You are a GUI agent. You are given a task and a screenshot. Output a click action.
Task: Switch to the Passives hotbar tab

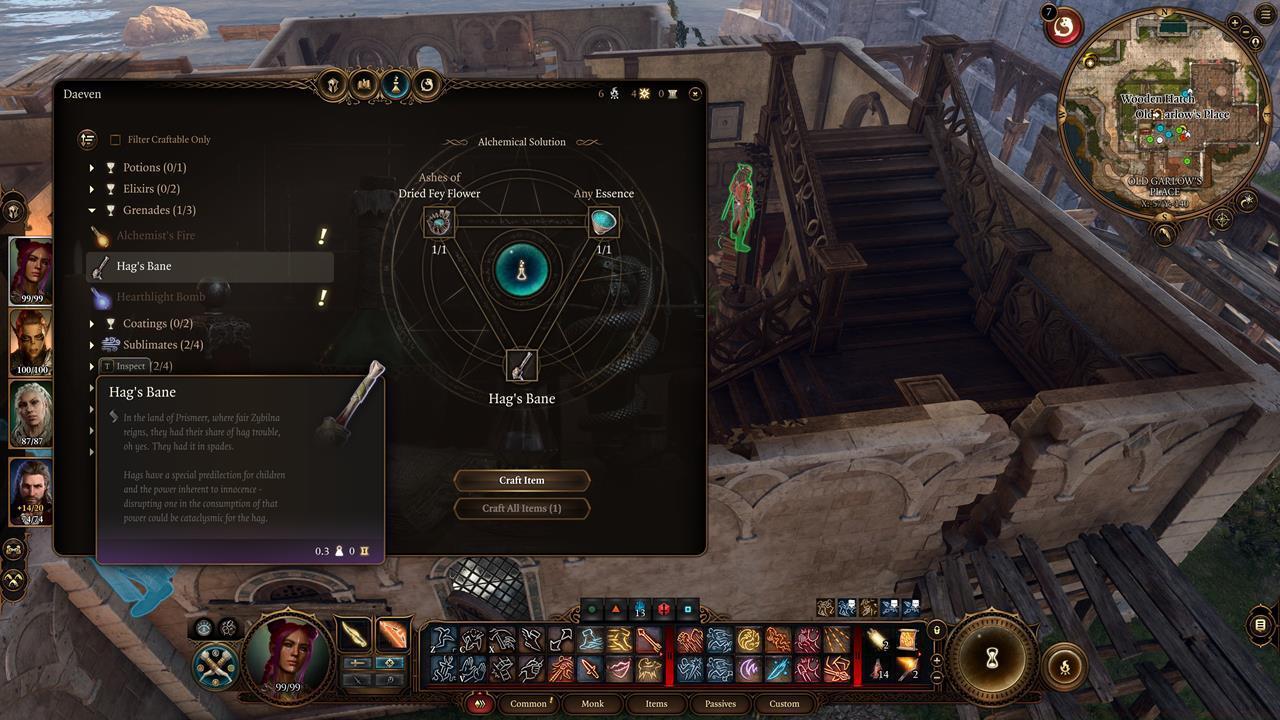[720, 704]
